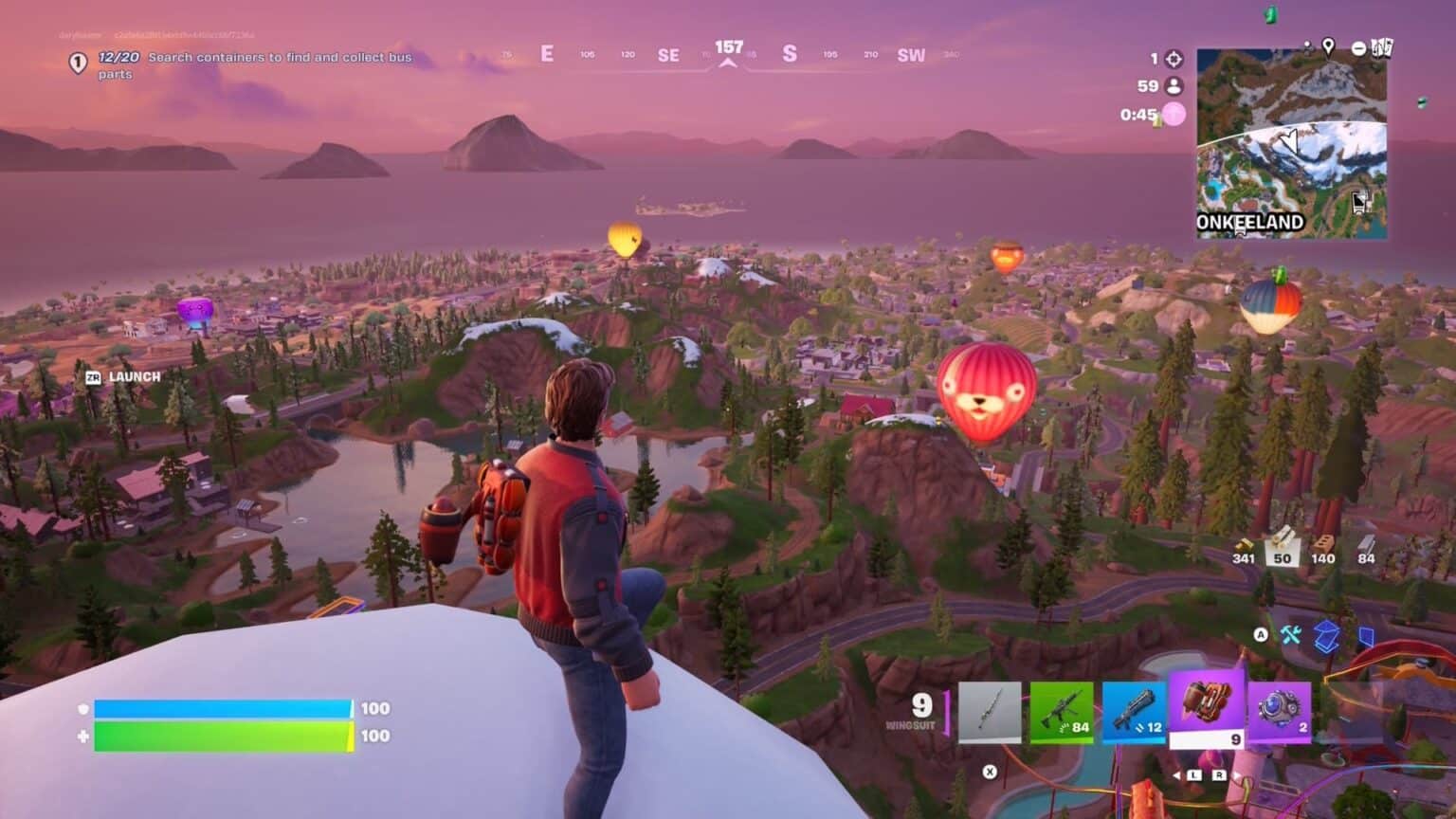The height and width of the screenshot is (819, 1456).
Task: Click the minus icon above the minimap
Action: 1359,49
